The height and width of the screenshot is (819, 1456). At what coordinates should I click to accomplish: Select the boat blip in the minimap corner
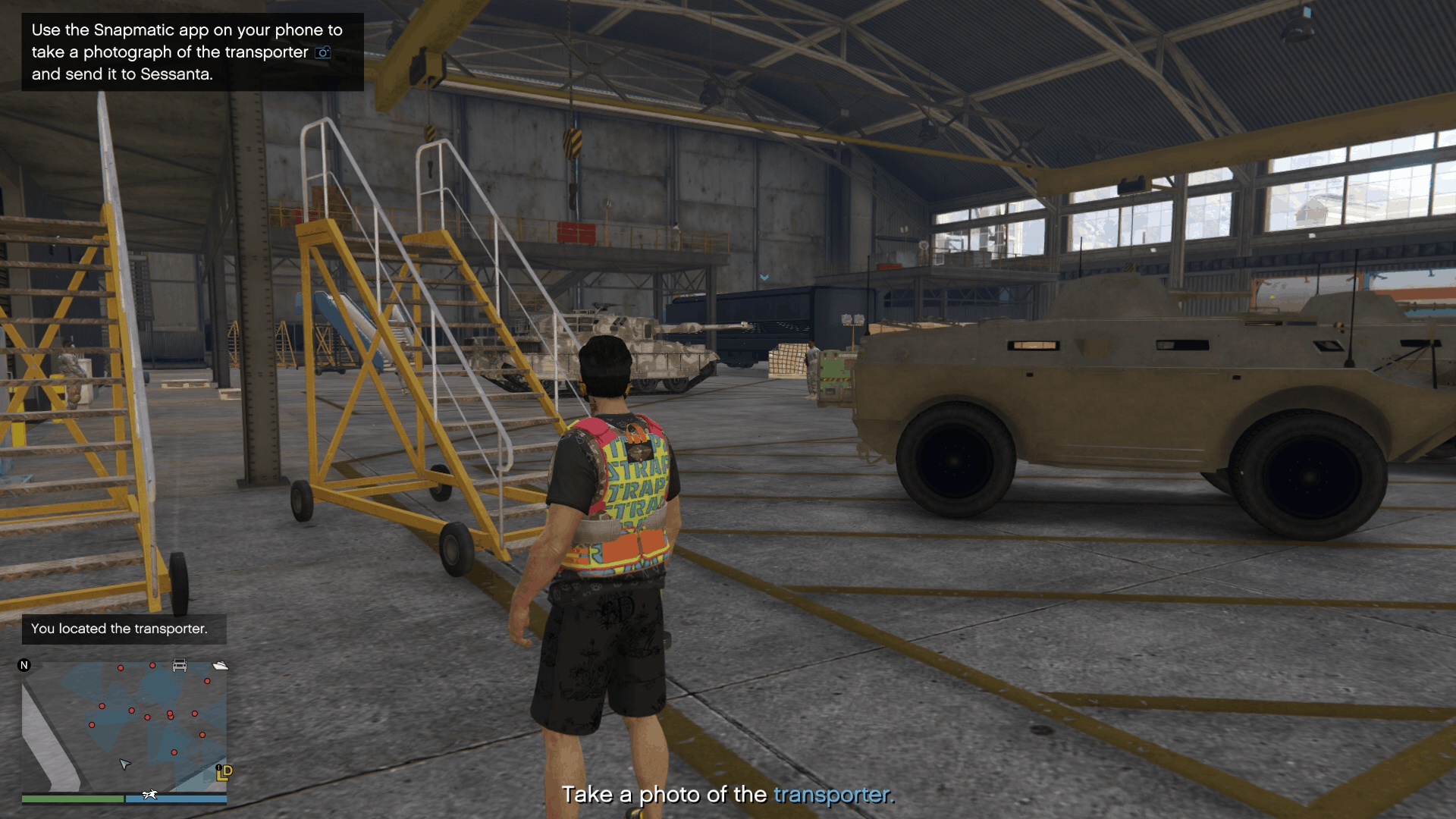pyautogui.click(x=220, y=666)
